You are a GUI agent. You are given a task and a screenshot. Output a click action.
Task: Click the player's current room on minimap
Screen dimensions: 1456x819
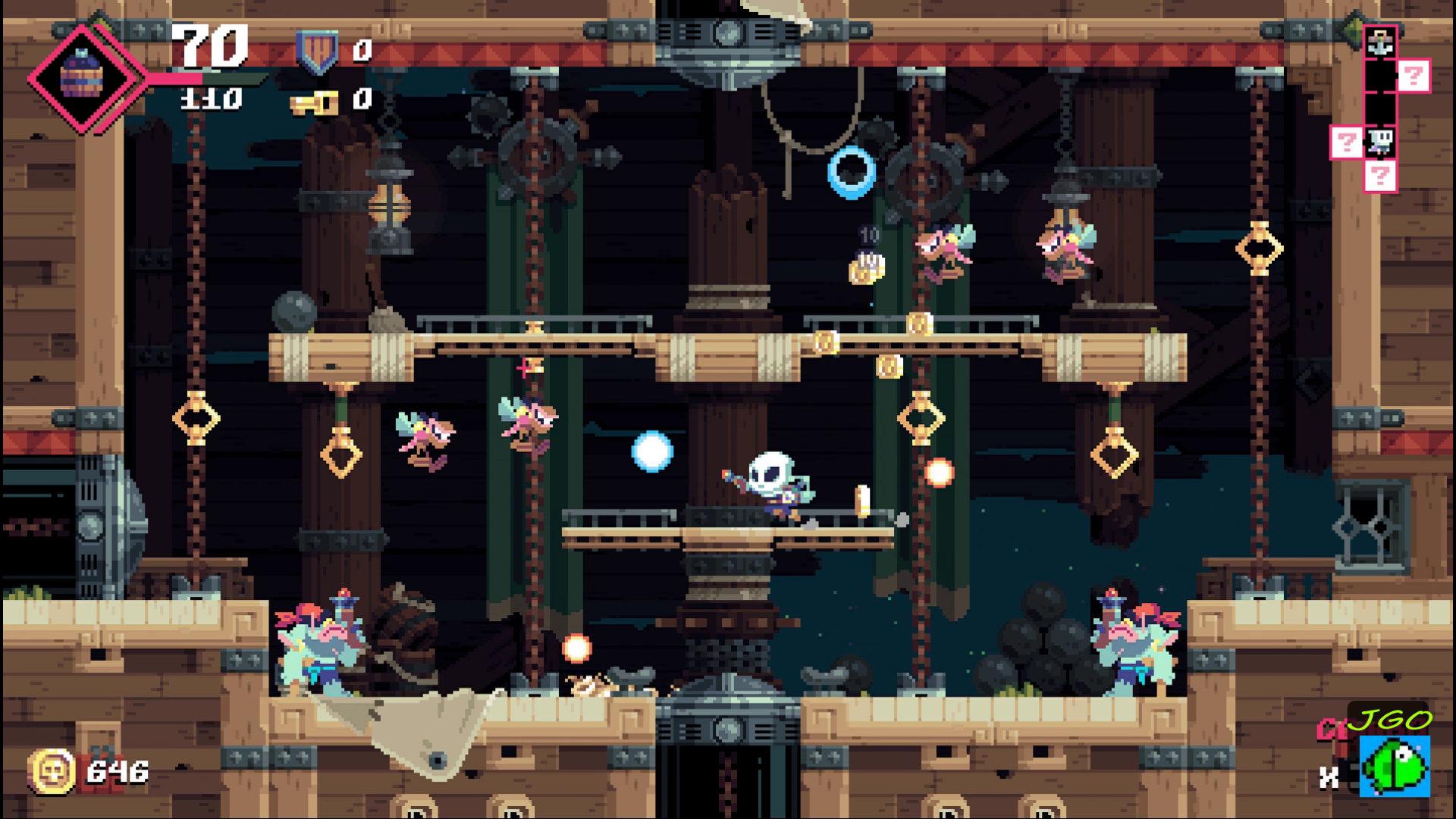[x=1380, y=141]
